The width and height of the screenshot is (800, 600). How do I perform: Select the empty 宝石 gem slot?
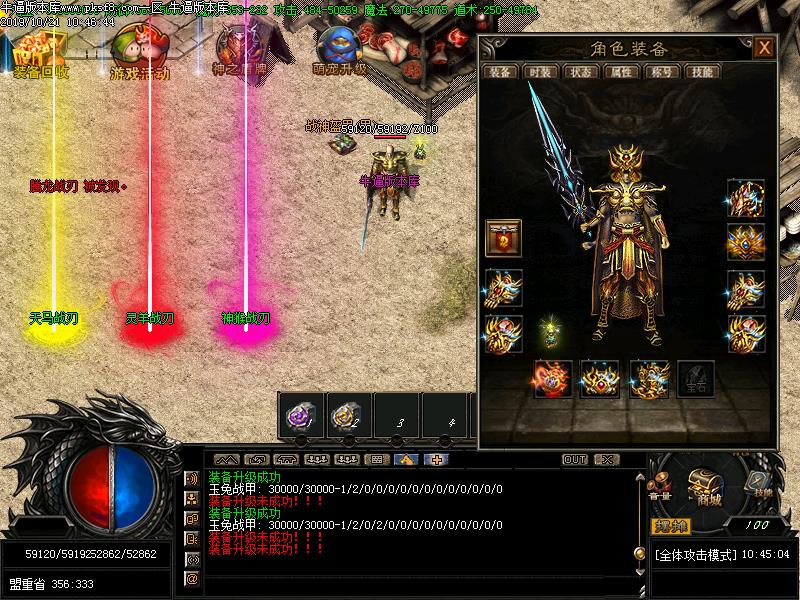pos(695,379)
